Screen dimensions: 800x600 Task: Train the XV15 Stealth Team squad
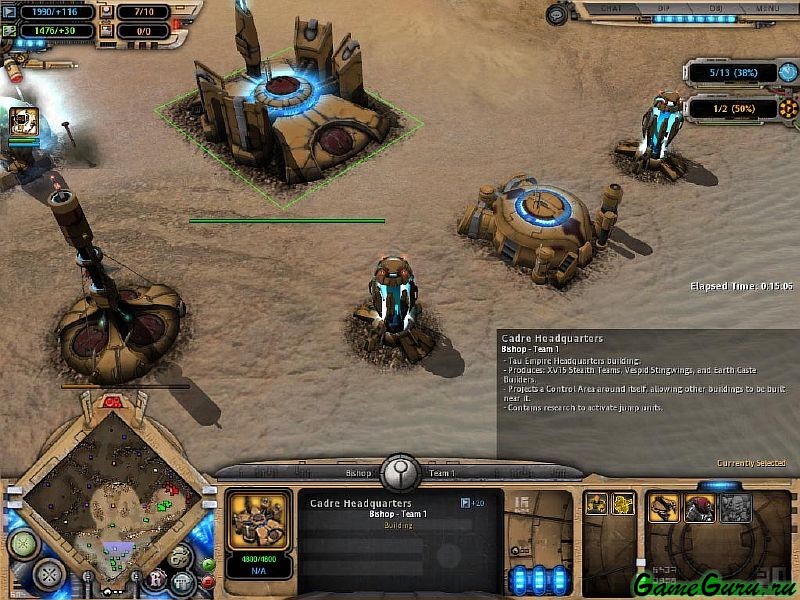click(x=699, y=509)
